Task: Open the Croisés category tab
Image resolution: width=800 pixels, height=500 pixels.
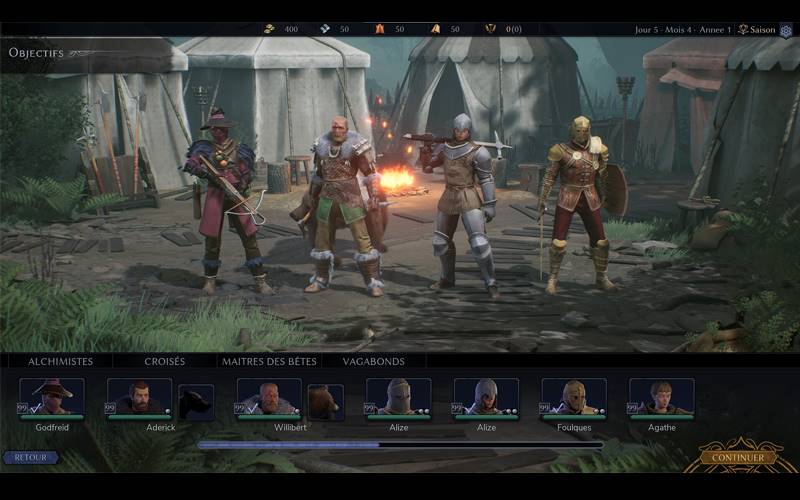Action: tap(164, 361)
